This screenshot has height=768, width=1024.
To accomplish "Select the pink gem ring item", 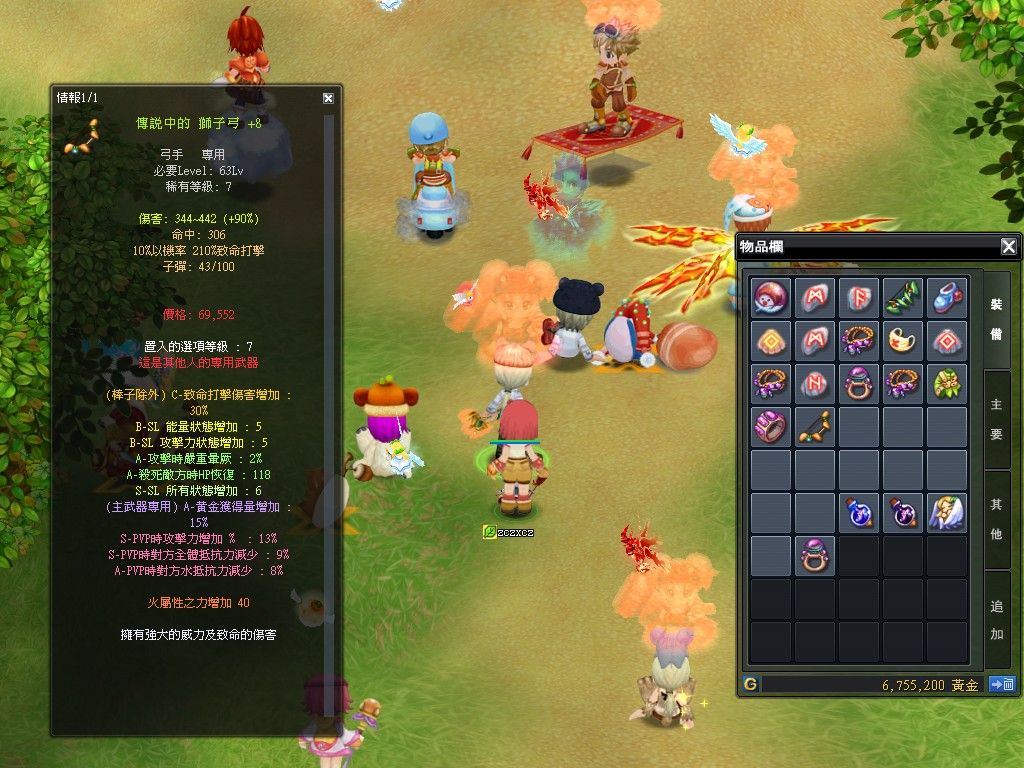I will 771,427.
